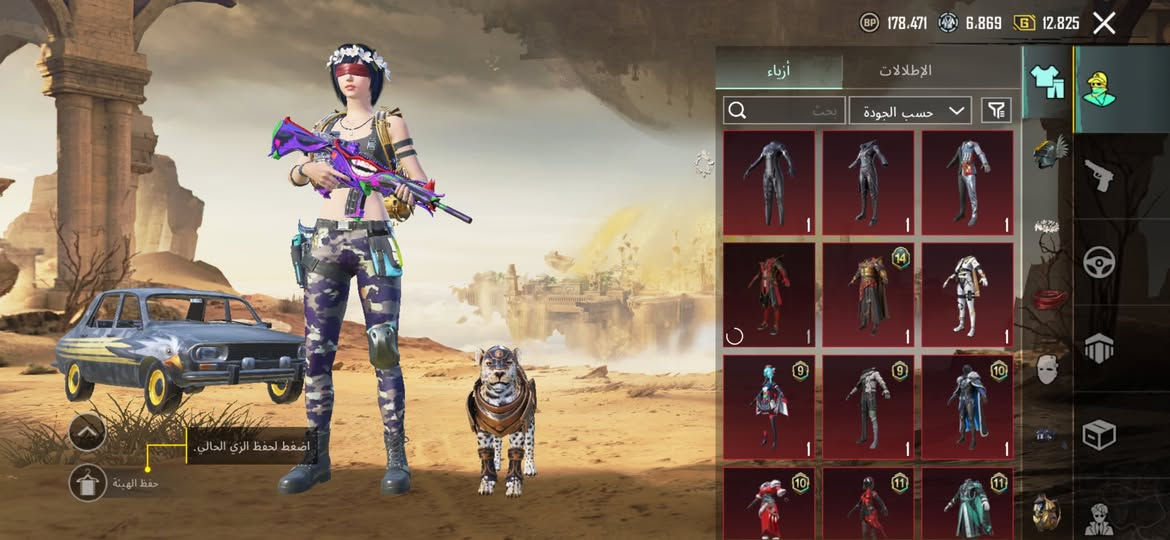Expand the up-arrow circle button
1170x540 pixels.
pyautogui.click(x=88, y=432)
